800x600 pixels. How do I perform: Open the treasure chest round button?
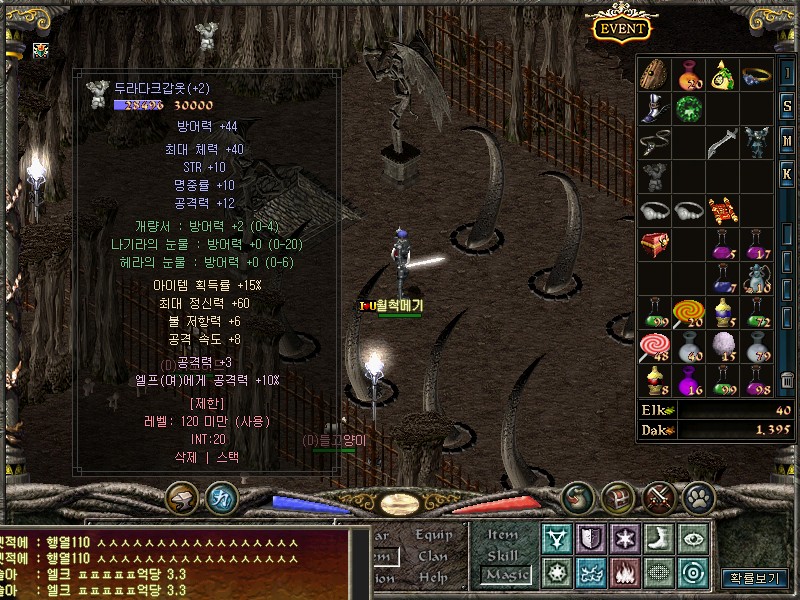(x=618, y=497)
